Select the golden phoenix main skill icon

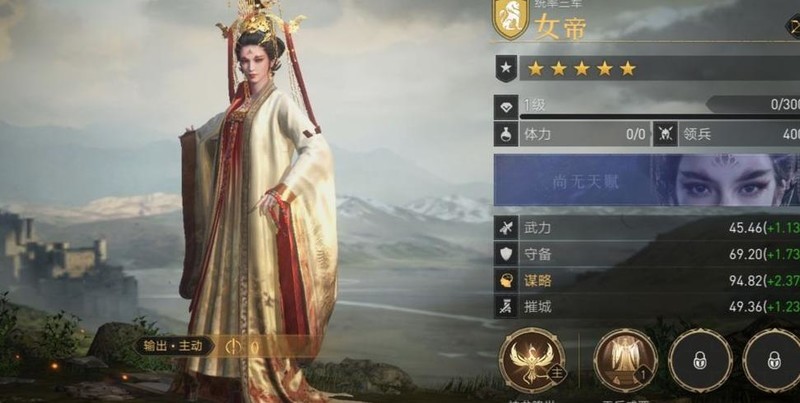(x=533, y=360)
